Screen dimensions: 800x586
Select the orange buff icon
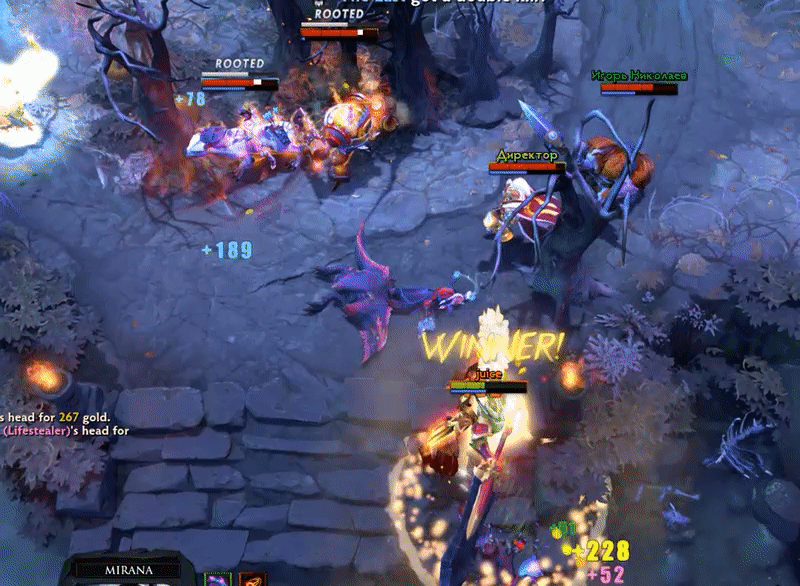(x=252, y=579)
